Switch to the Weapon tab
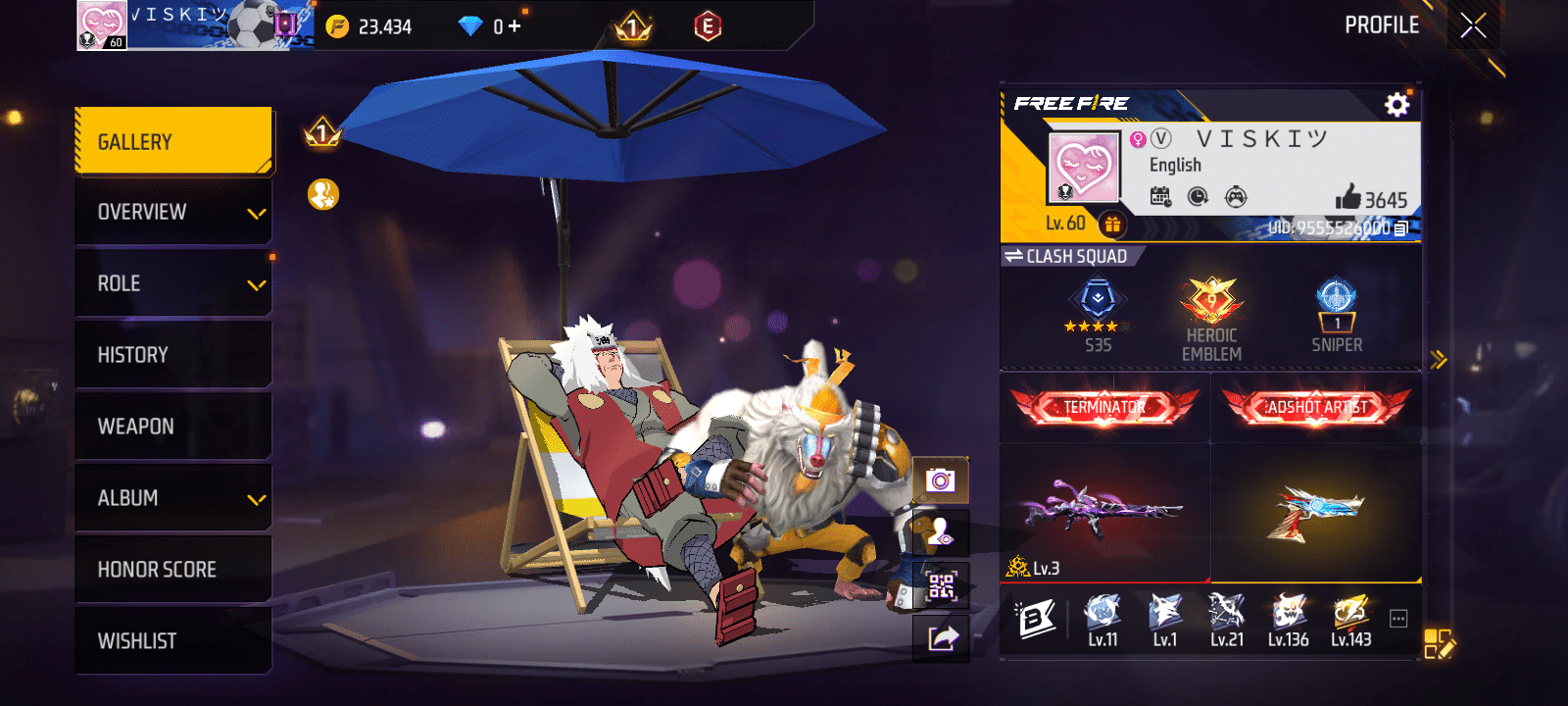Image resolution: width=1568 pixels, height=706 pixels. point(173,427)
